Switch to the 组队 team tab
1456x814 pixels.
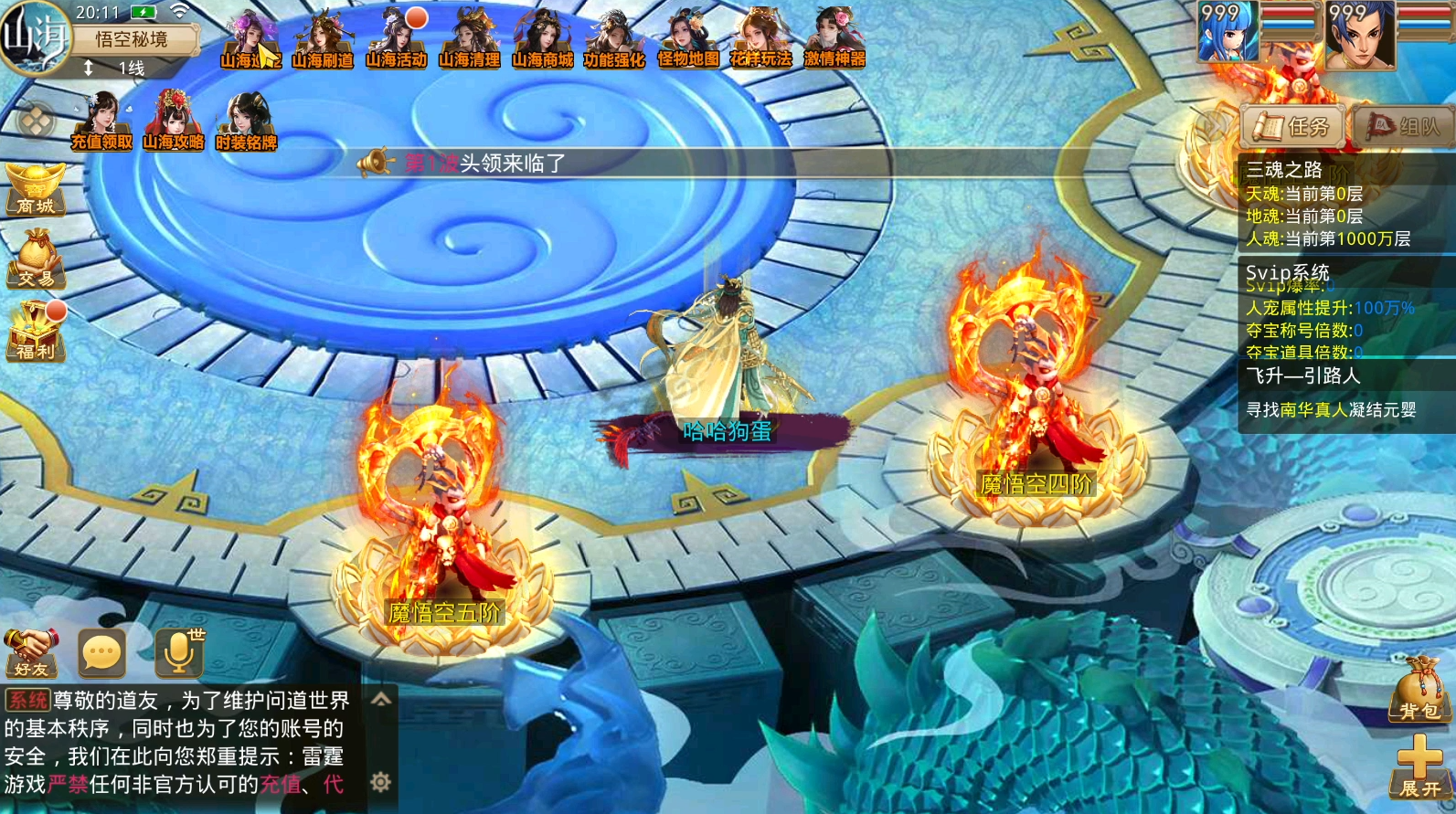[1403, 127]
